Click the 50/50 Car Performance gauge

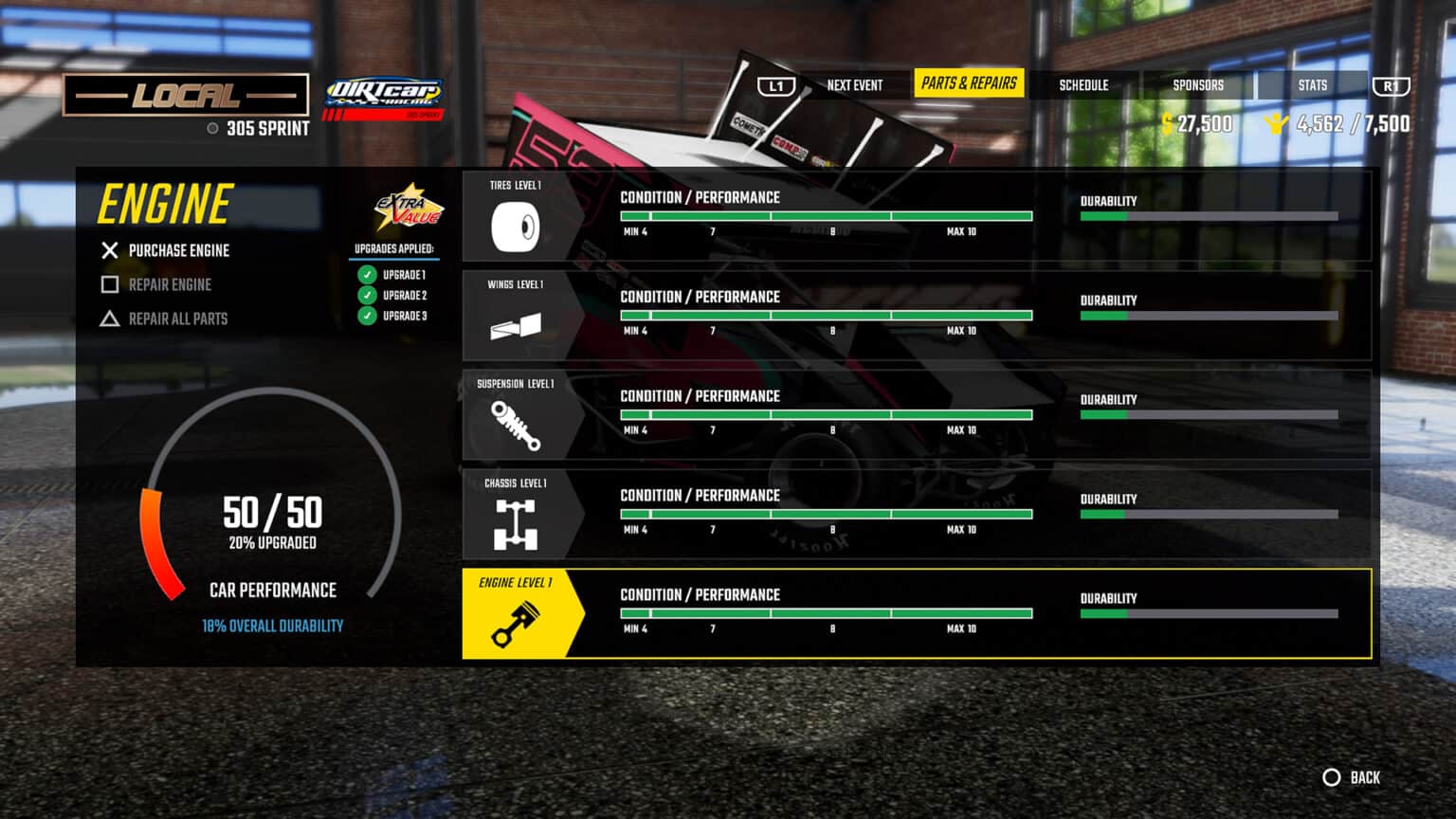[272, 515]
